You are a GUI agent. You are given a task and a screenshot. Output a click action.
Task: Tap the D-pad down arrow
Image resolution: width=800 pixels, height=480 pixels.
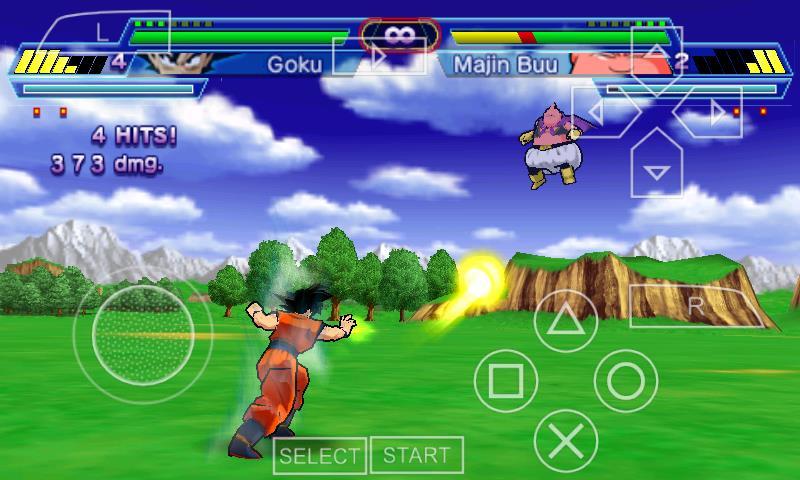656,168
